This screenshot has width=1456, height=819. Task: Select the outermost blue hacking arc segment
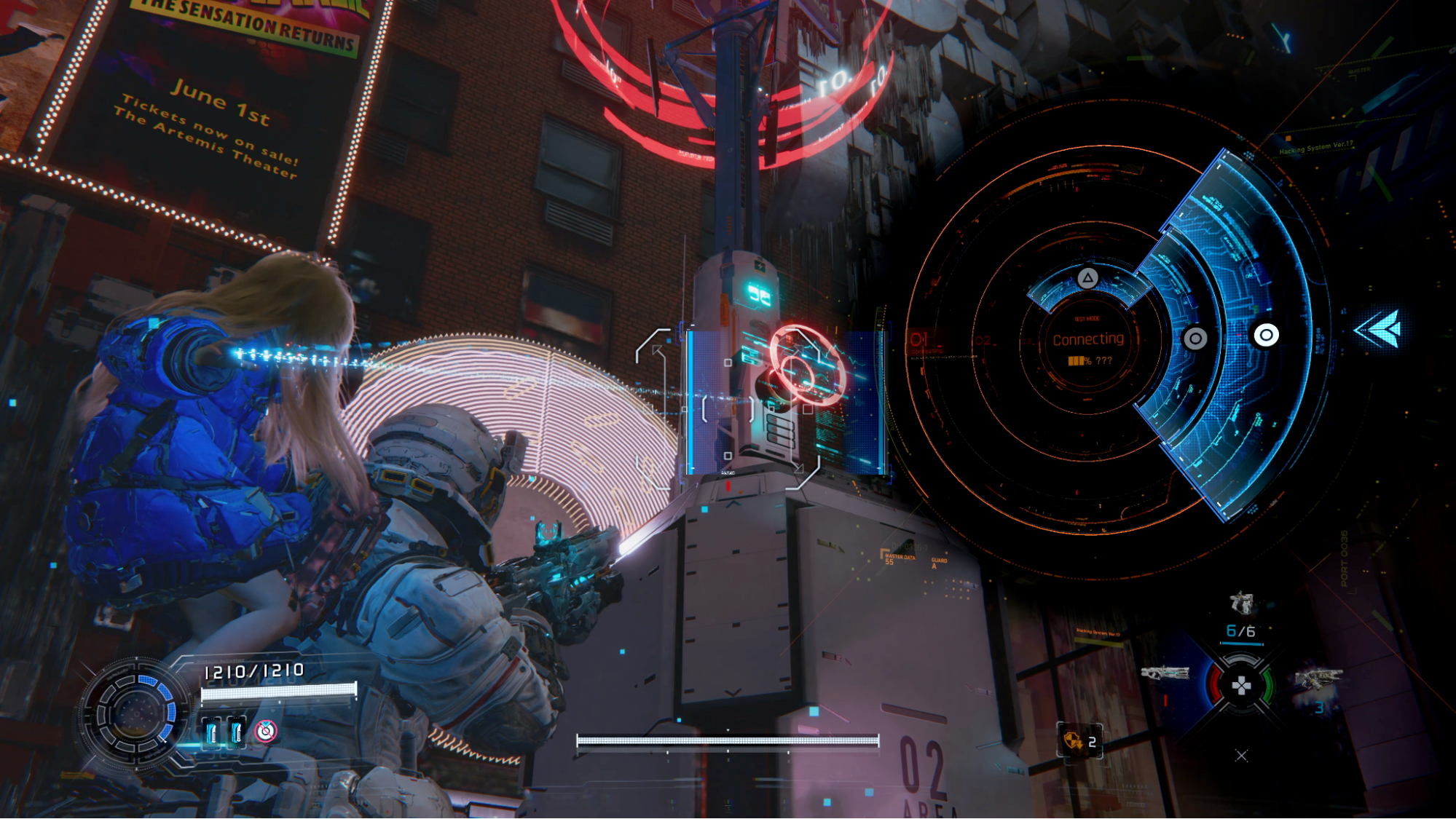coord(1266,335)
